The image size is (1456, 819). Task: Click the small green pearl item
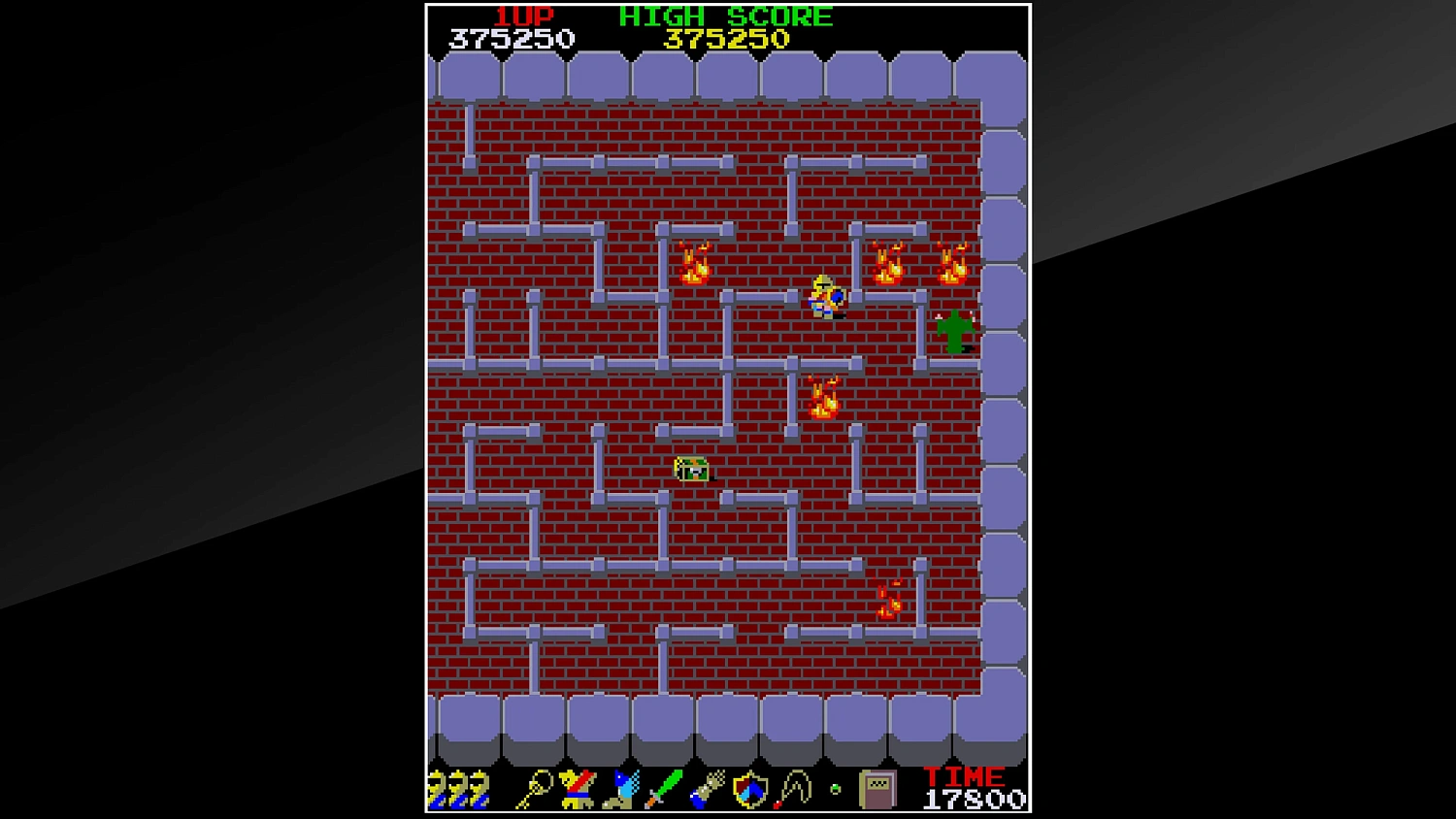tap(835, 788)
